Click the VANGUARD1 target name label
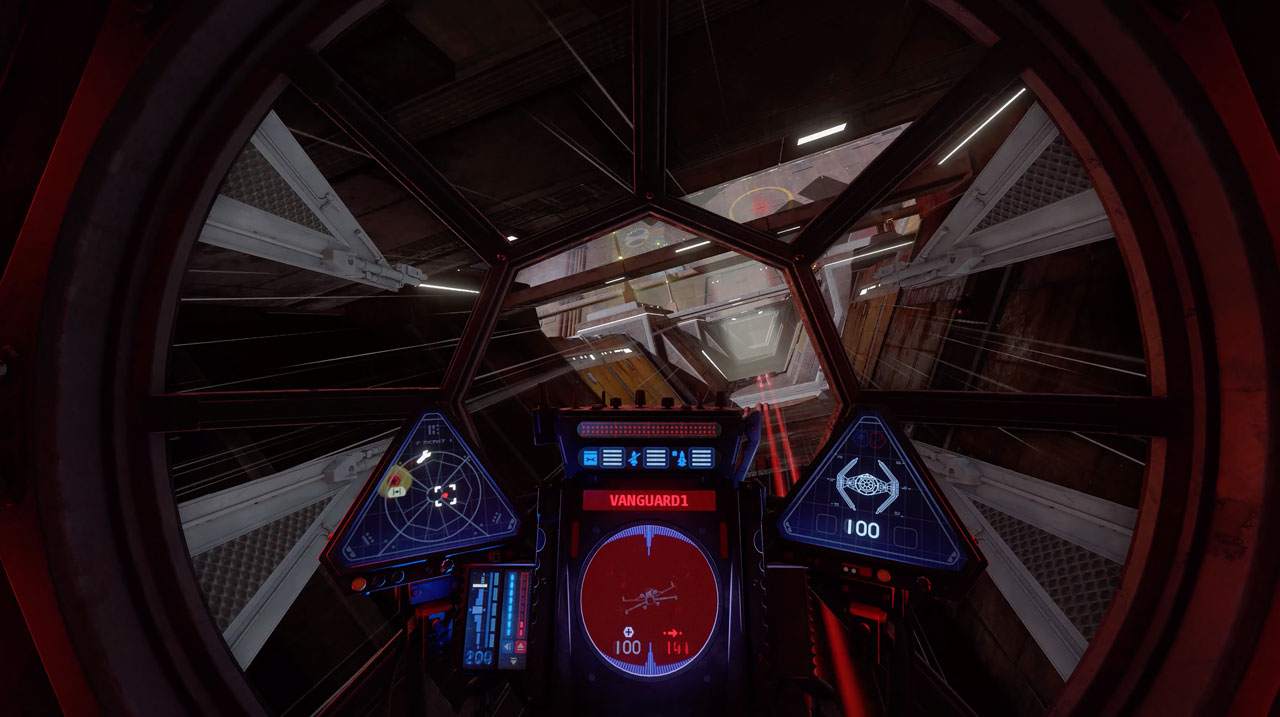1280x717 pixels. coord(649,500)
